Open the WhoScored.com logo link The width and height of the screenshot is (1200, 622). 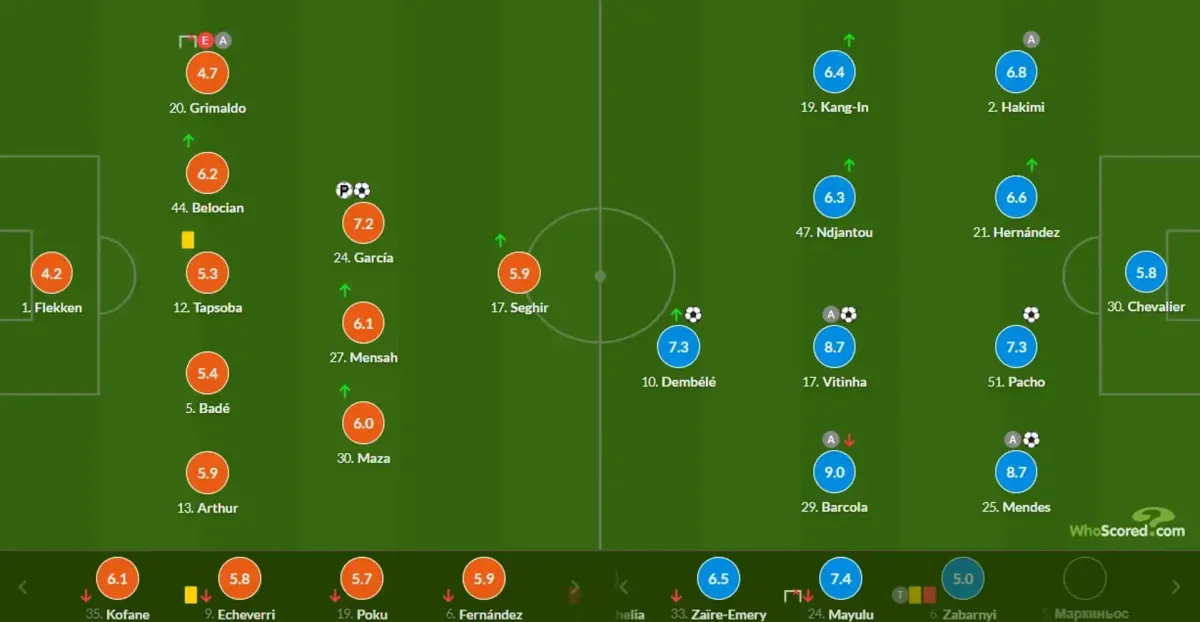tap(1128, 523)
